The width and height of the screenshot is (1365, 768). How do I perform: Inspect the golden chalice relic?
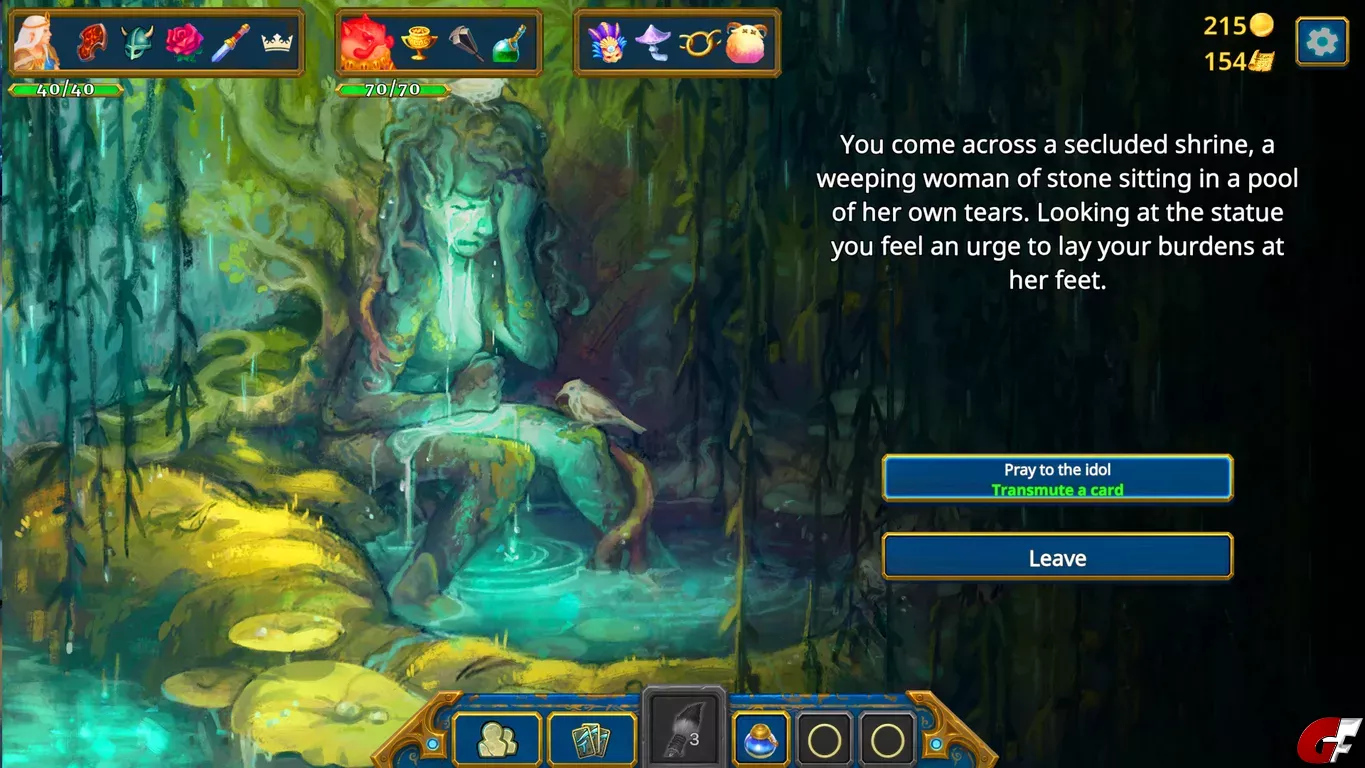tap(419, 43)
